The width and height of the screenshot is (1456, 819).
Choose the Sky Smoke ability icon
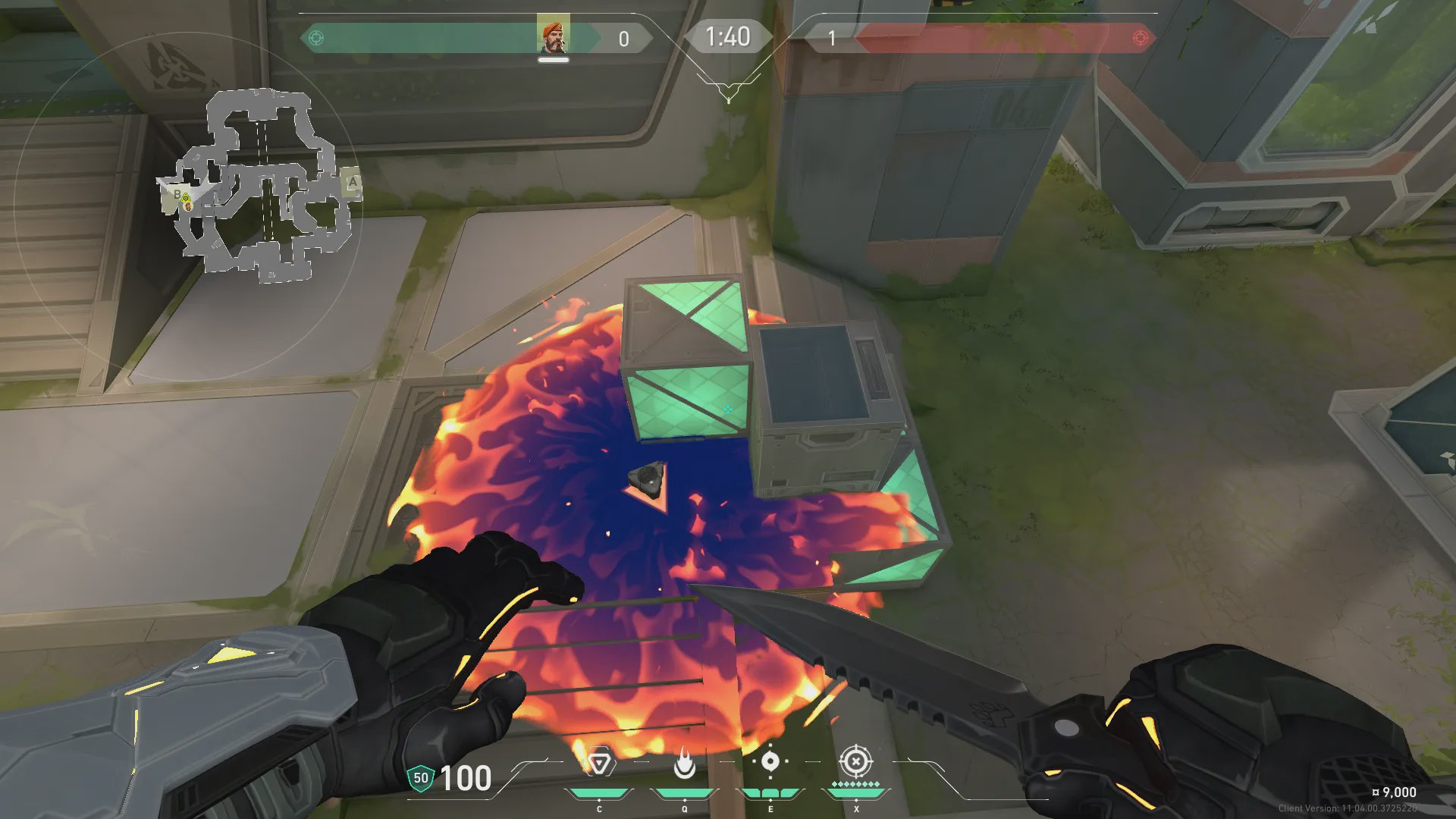click(770, 761)
